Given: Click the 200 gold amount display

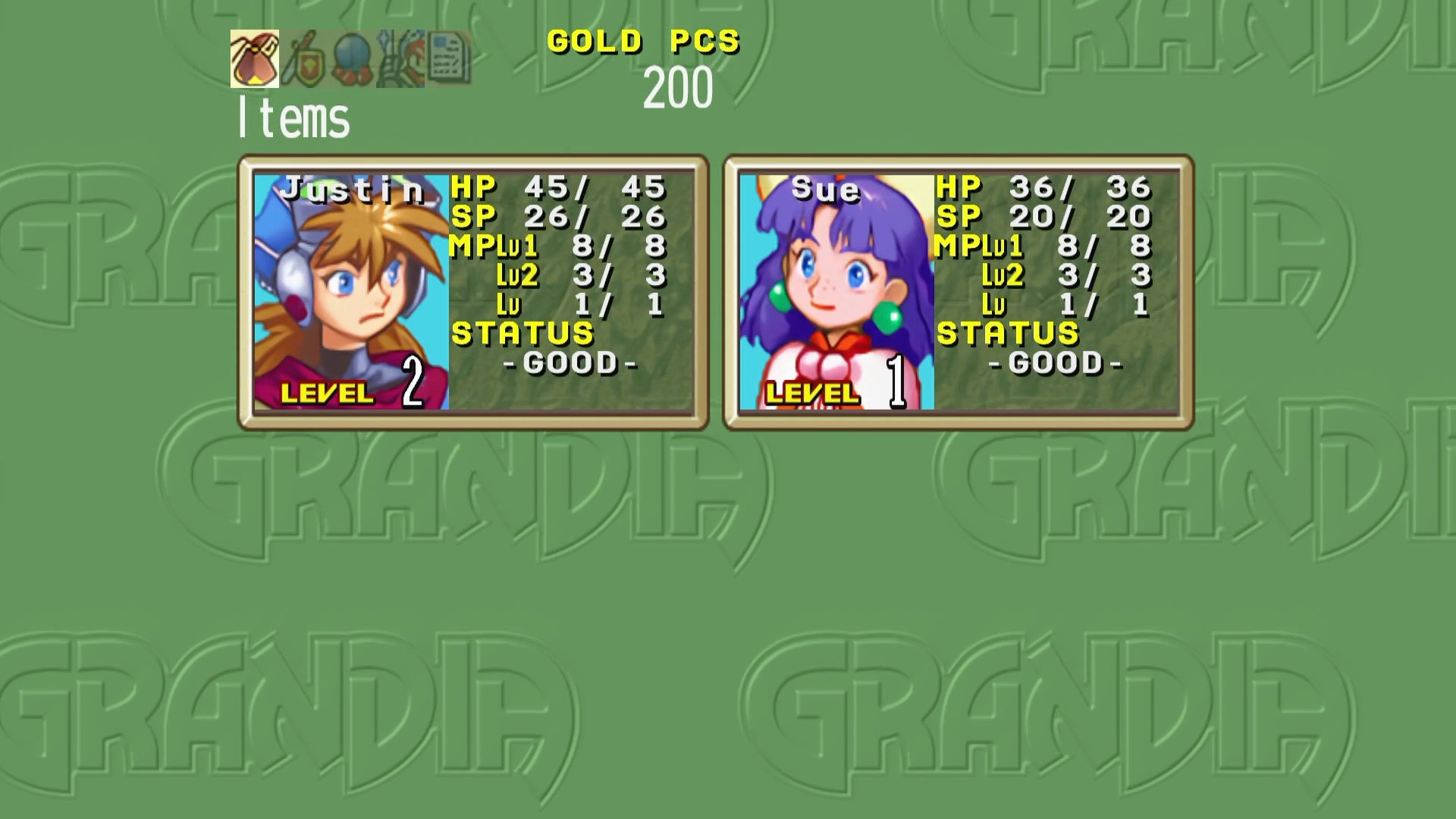Looking at the screenshot, I should pos(679,86).
